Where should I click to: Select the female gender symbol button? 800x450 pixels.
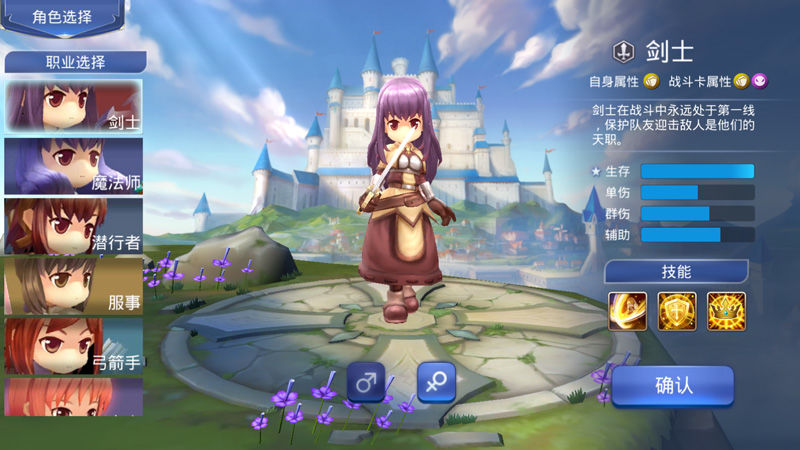coord(436,383)
